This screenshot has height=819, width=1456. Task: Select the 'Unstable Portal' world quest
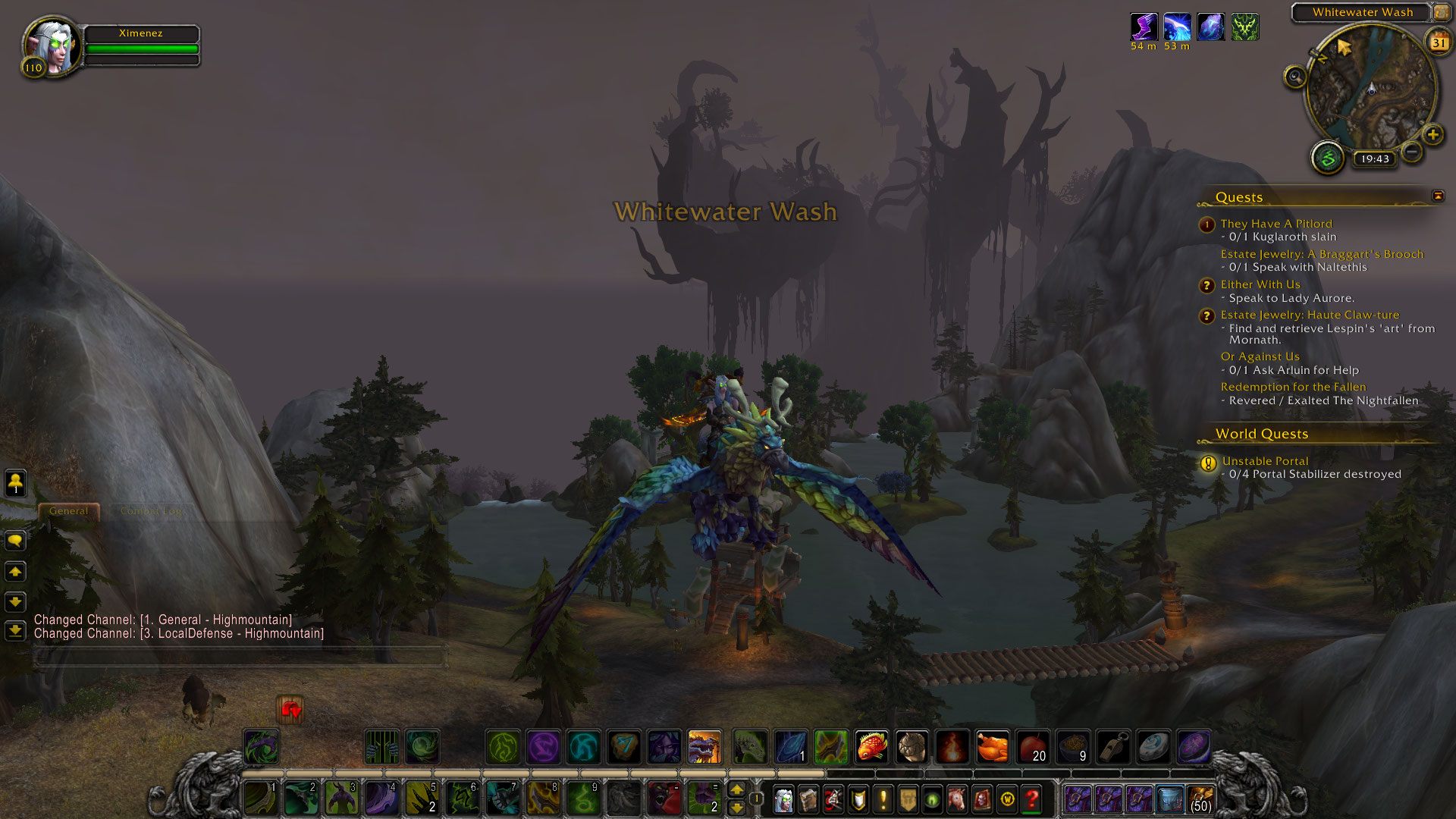1265,461
